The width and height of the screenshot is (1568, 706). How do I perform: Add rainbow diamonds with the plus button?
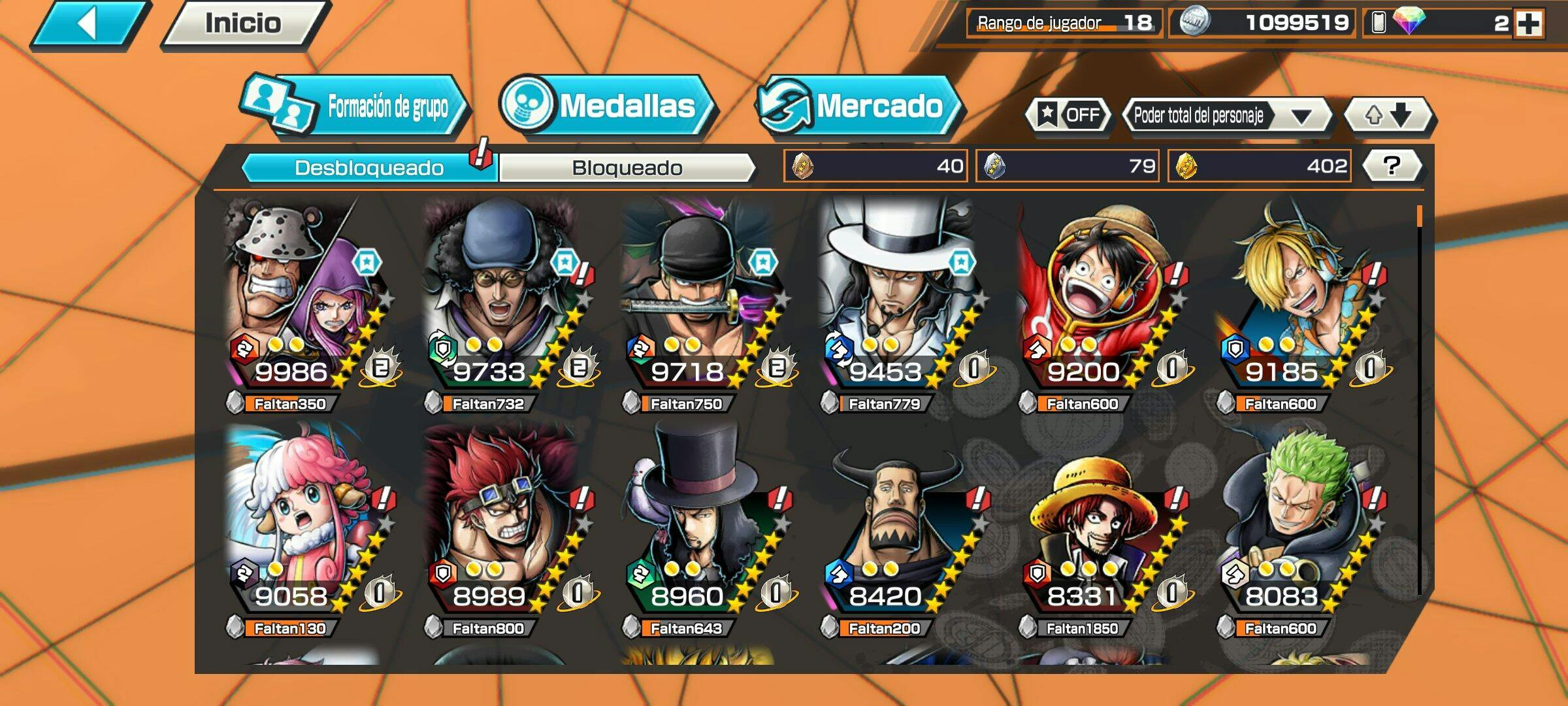coord(1529,24)
